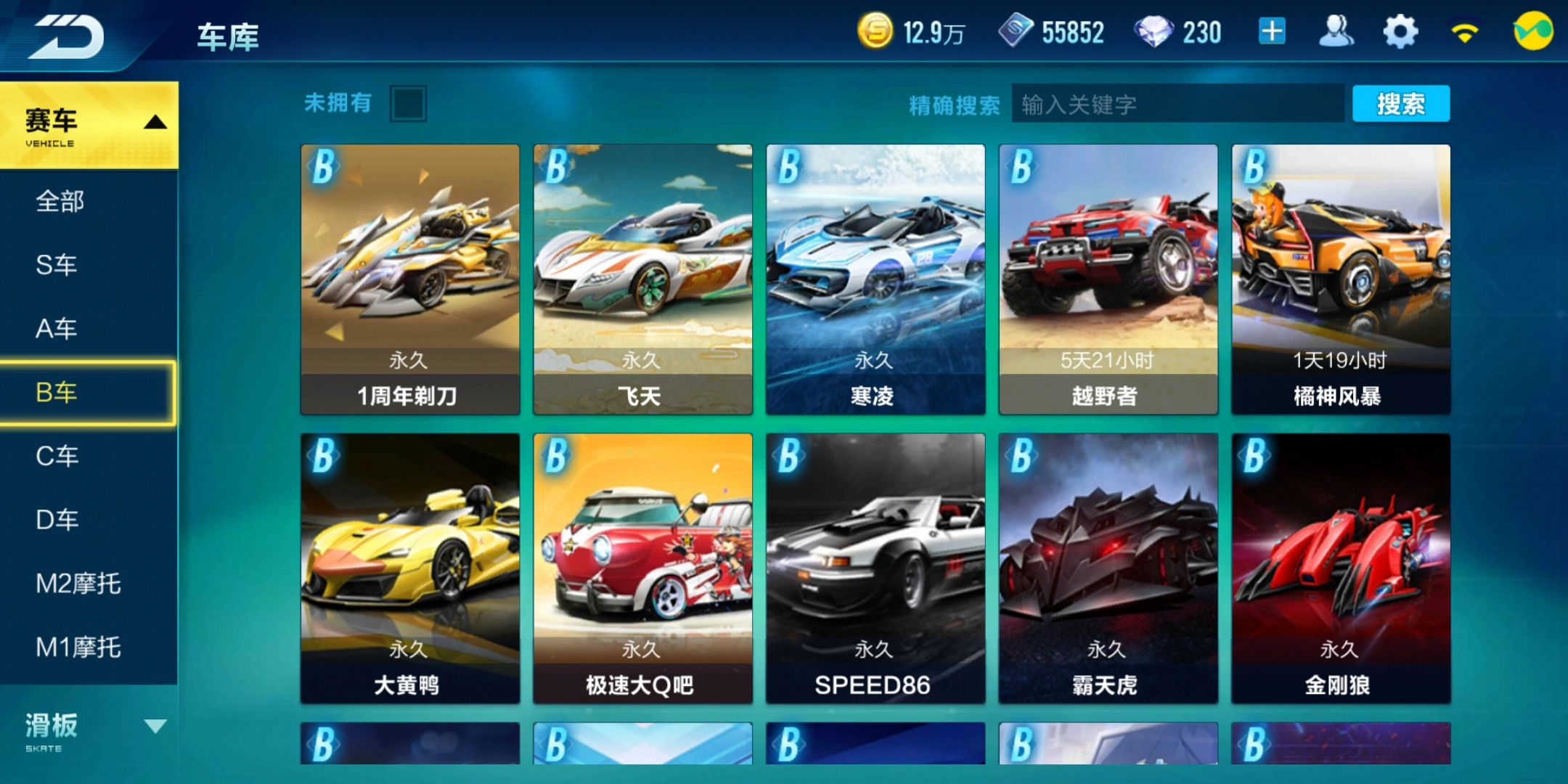Toggle the 未拥有 filter checkbox

point(409,104)
